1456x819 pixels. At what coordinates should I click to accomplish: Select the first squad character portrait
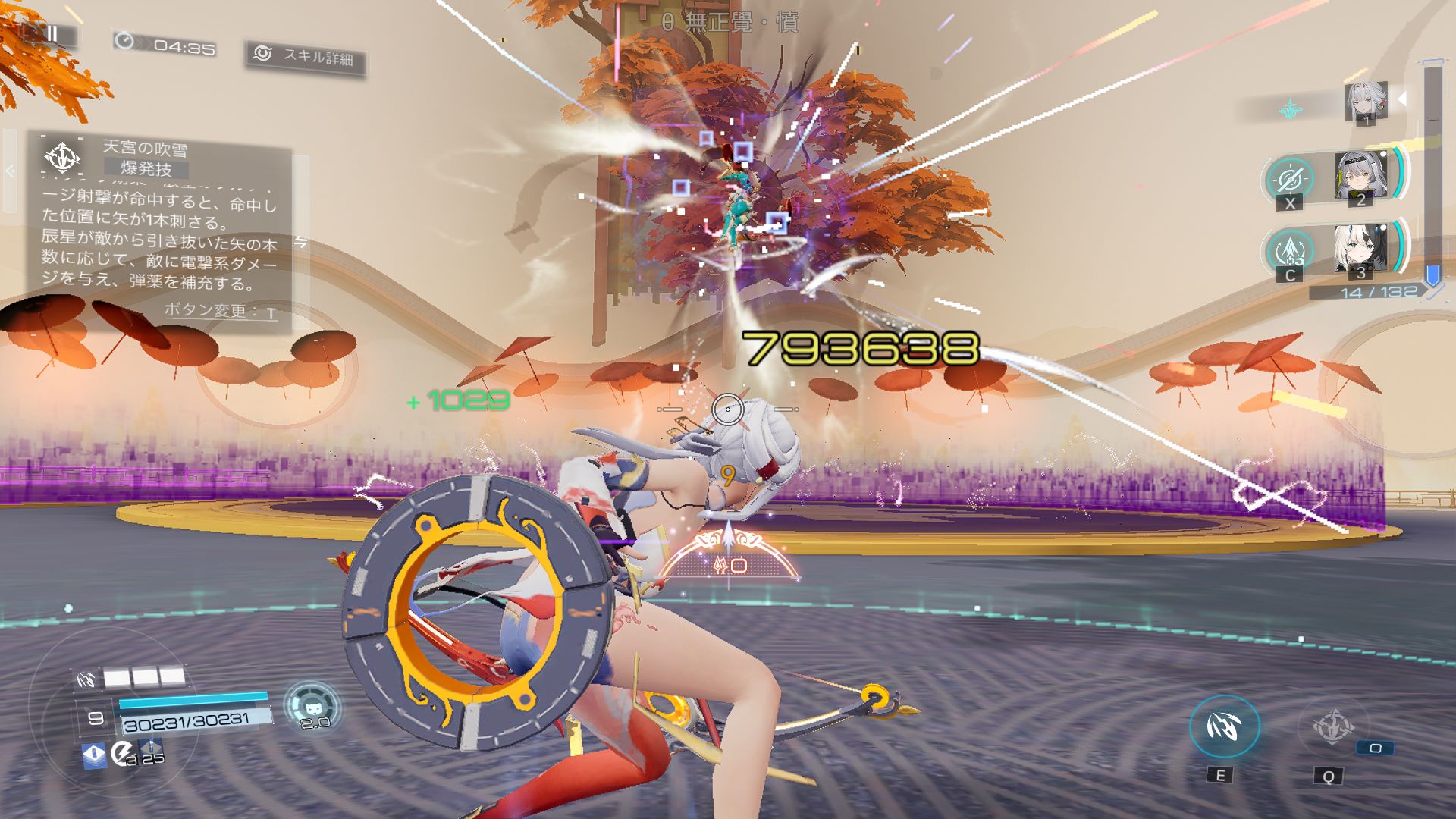(1366, 102)
